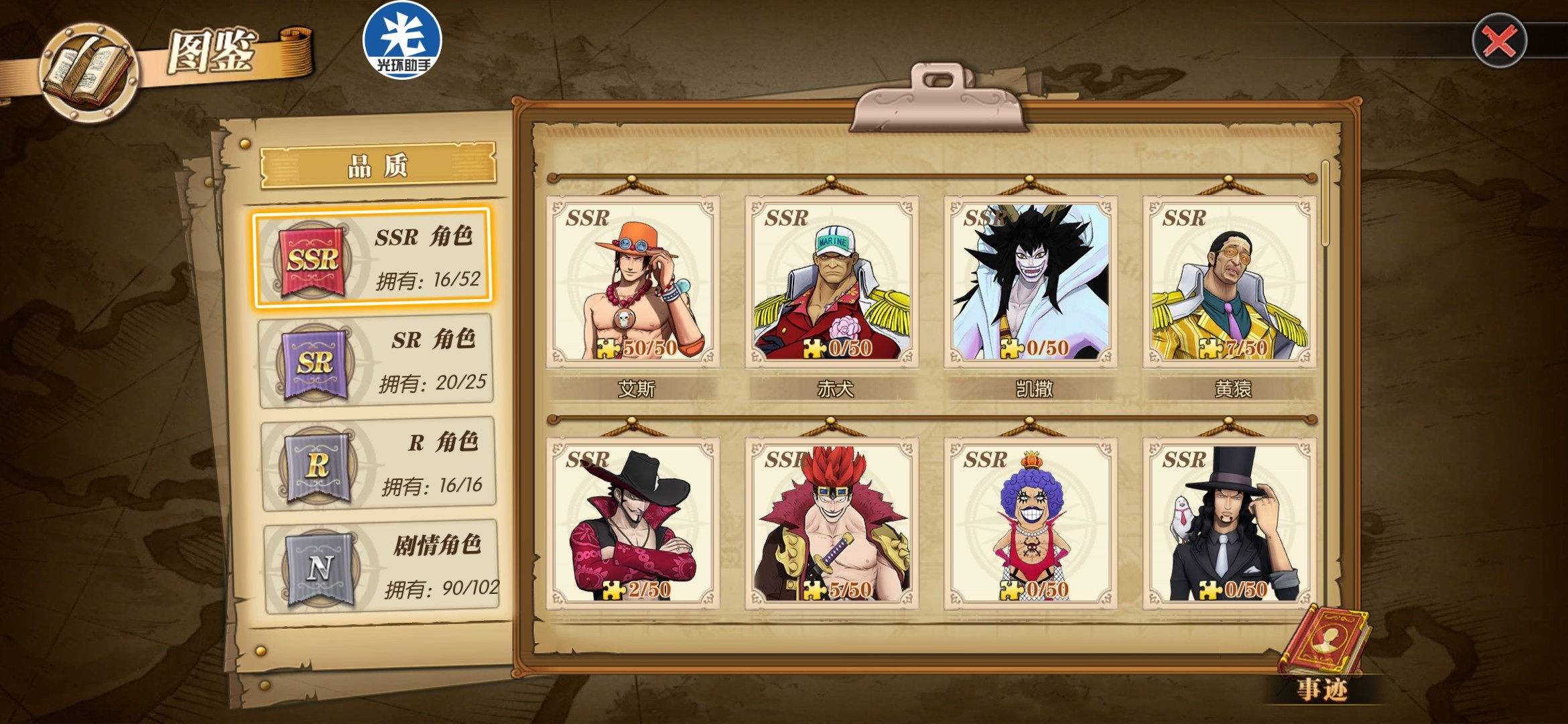Close the 图鉴 encyclopedia screen
This screenshot has width=1568, height=724.
tap(1499, 41)
